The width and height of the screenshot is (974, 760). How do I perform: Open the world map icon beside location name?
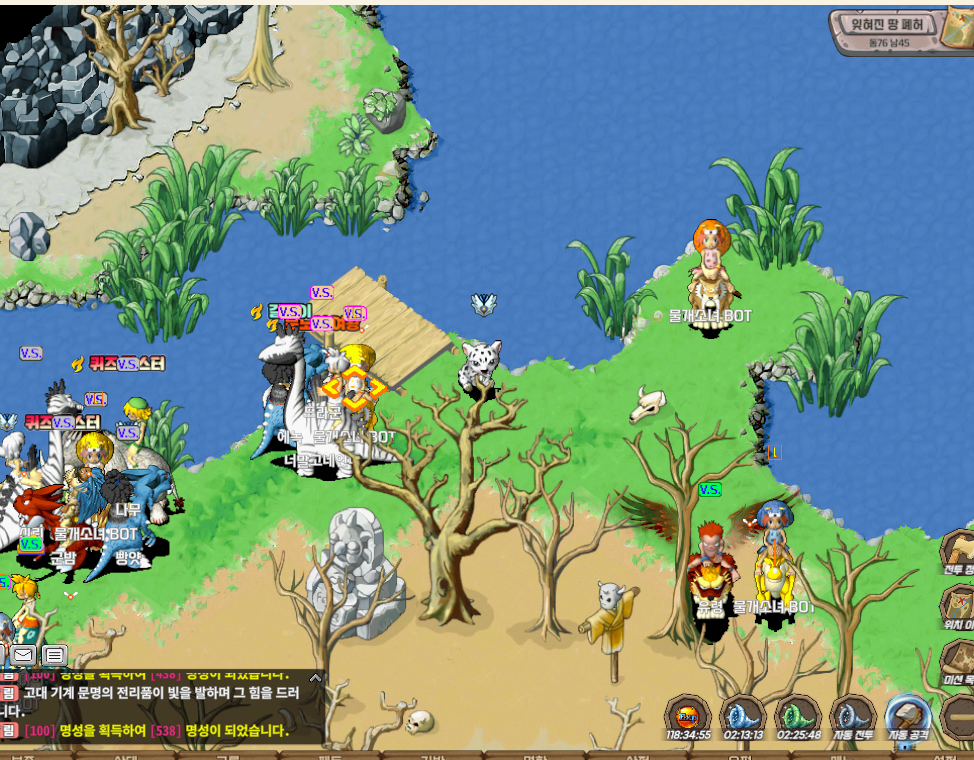[x=957, y=30]
